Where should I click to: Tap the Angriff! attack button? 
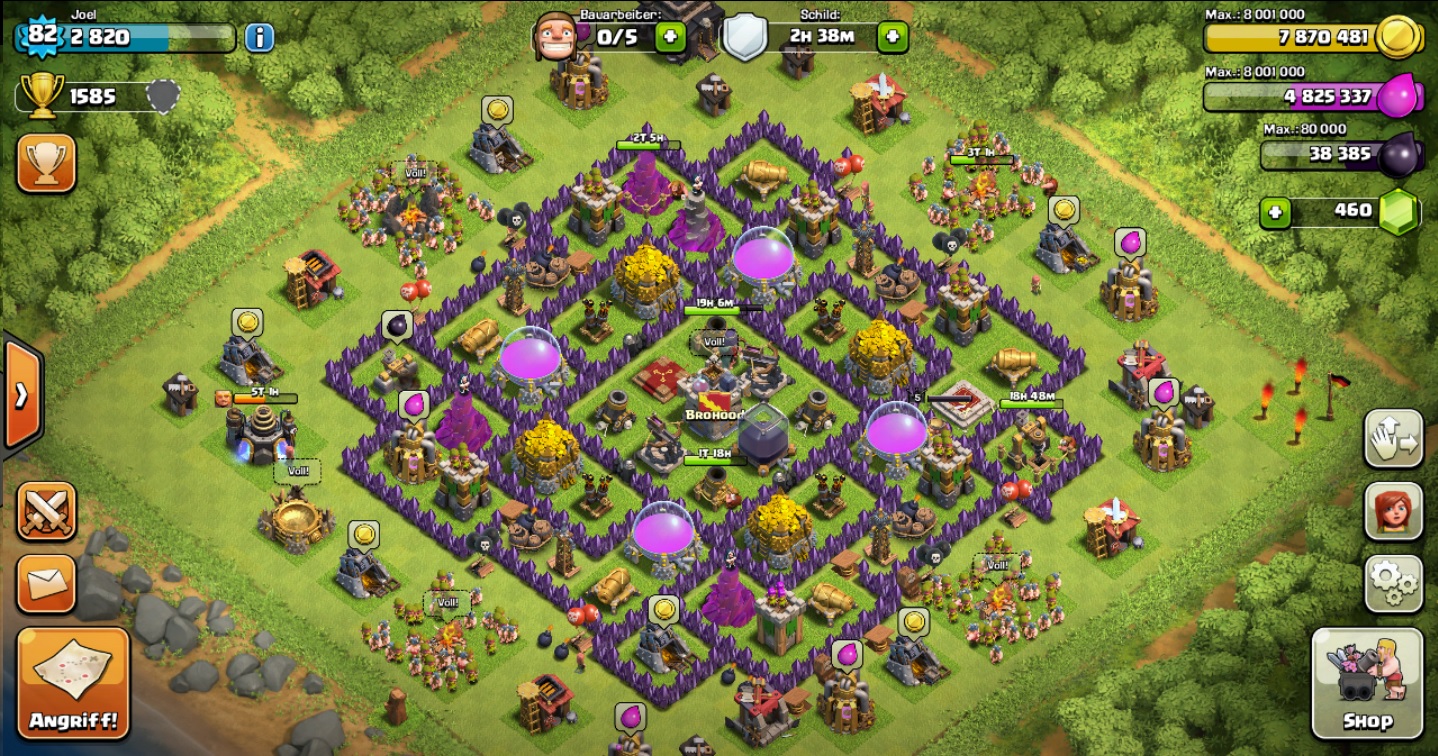pyautogui.click(x=73, y=683)
